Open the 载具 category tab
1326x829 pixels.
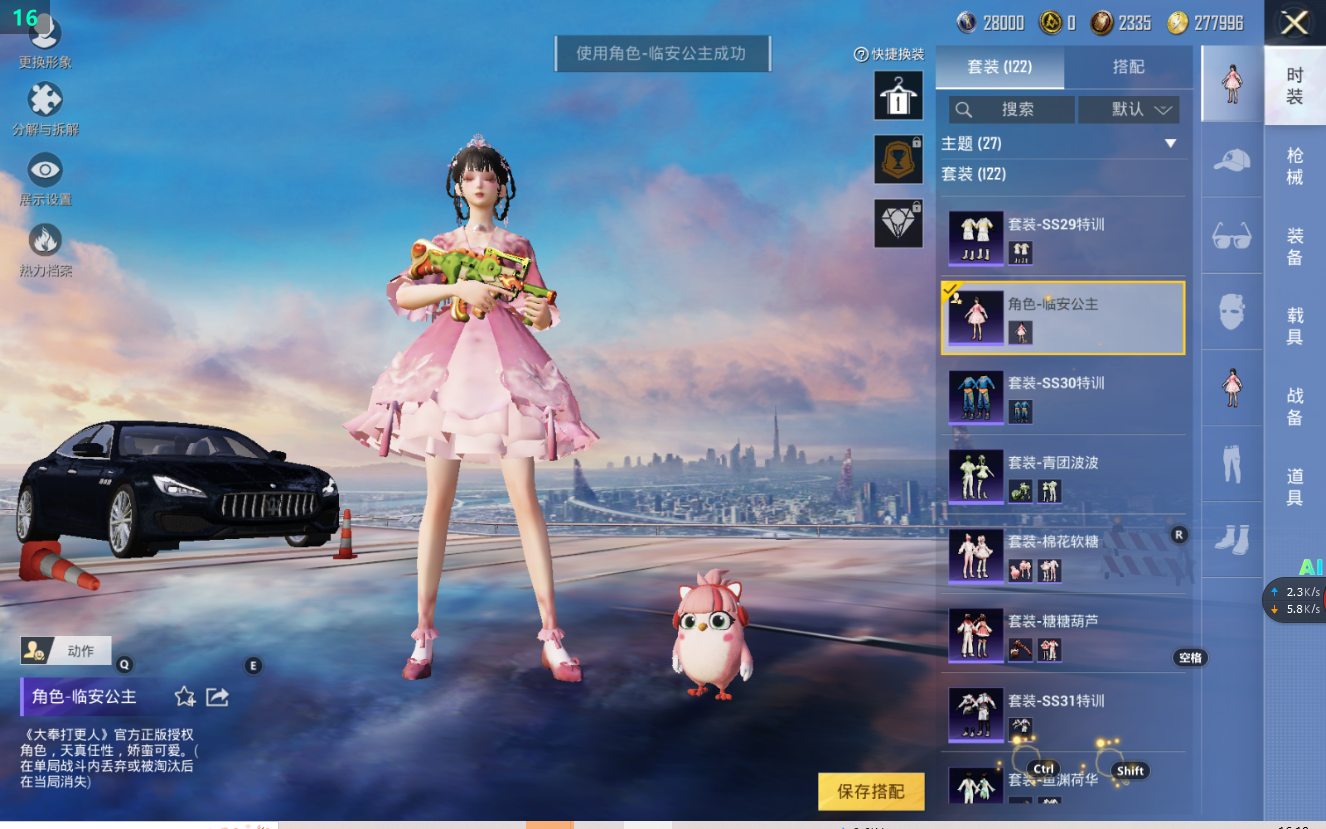tap(1294, 326)
